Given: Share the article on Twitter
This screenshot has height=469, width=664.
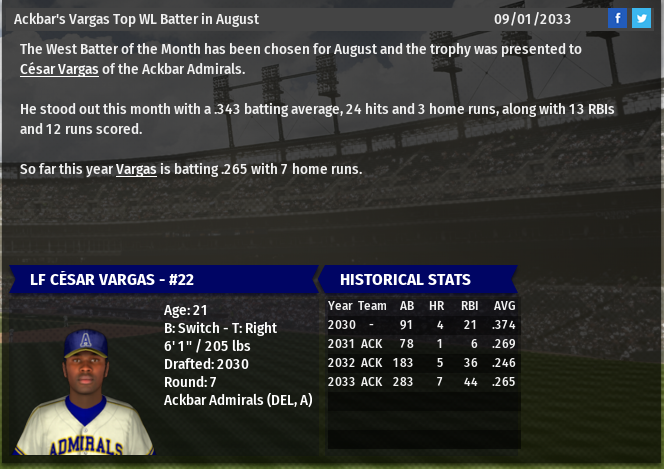Looking at the screenshot, I should tap(641, 18).
